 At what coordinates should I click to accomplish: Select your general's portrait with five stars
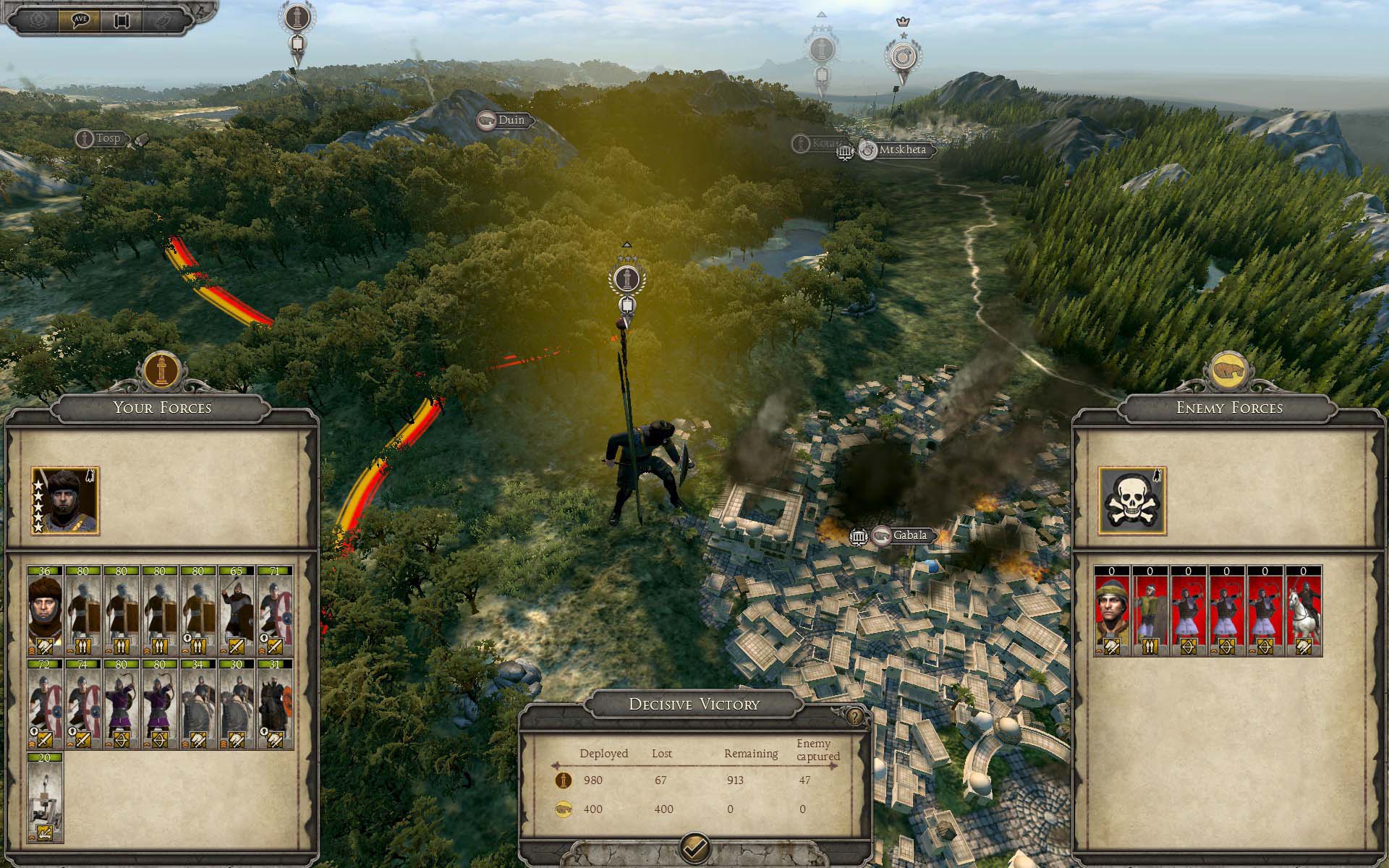65,501
